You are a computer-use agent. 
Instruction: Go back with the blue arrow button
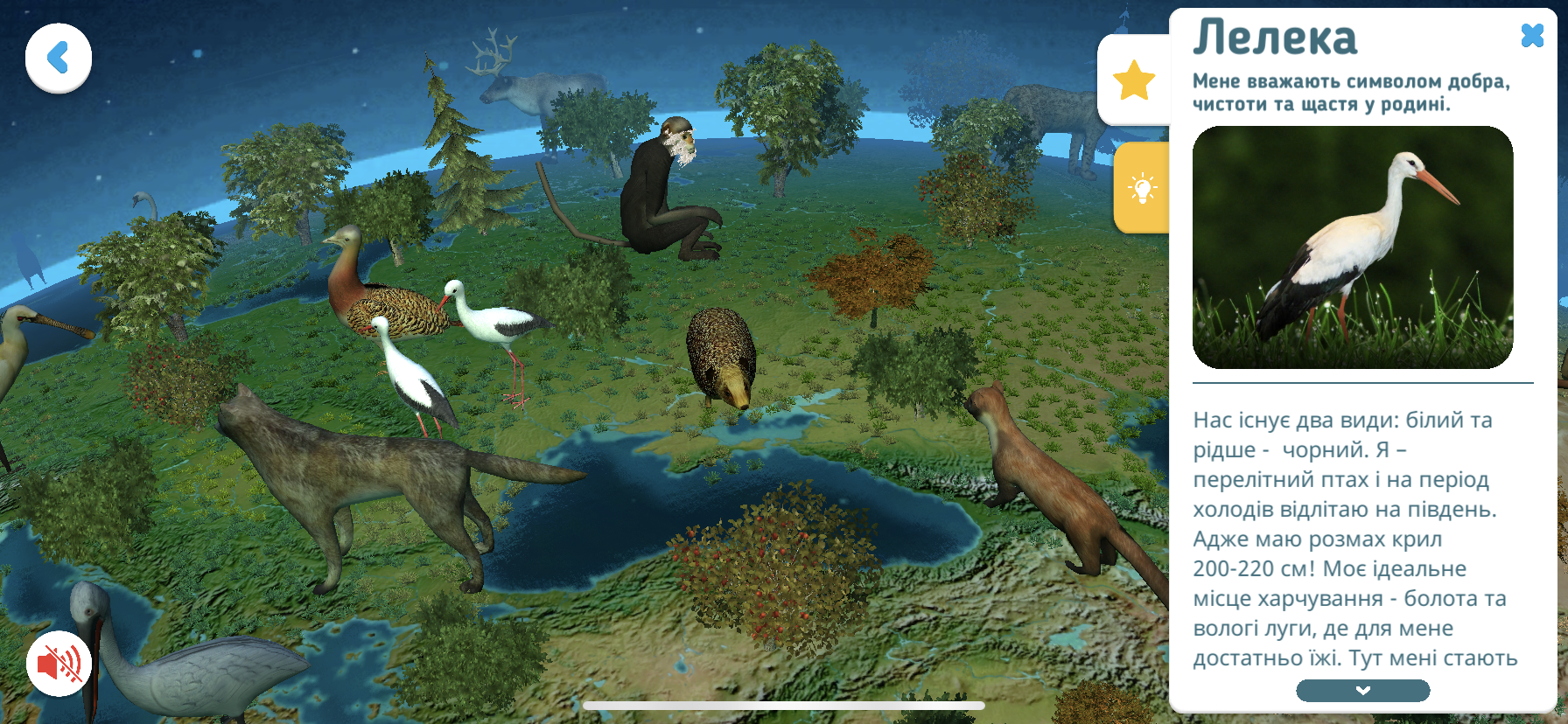[59, 59]
